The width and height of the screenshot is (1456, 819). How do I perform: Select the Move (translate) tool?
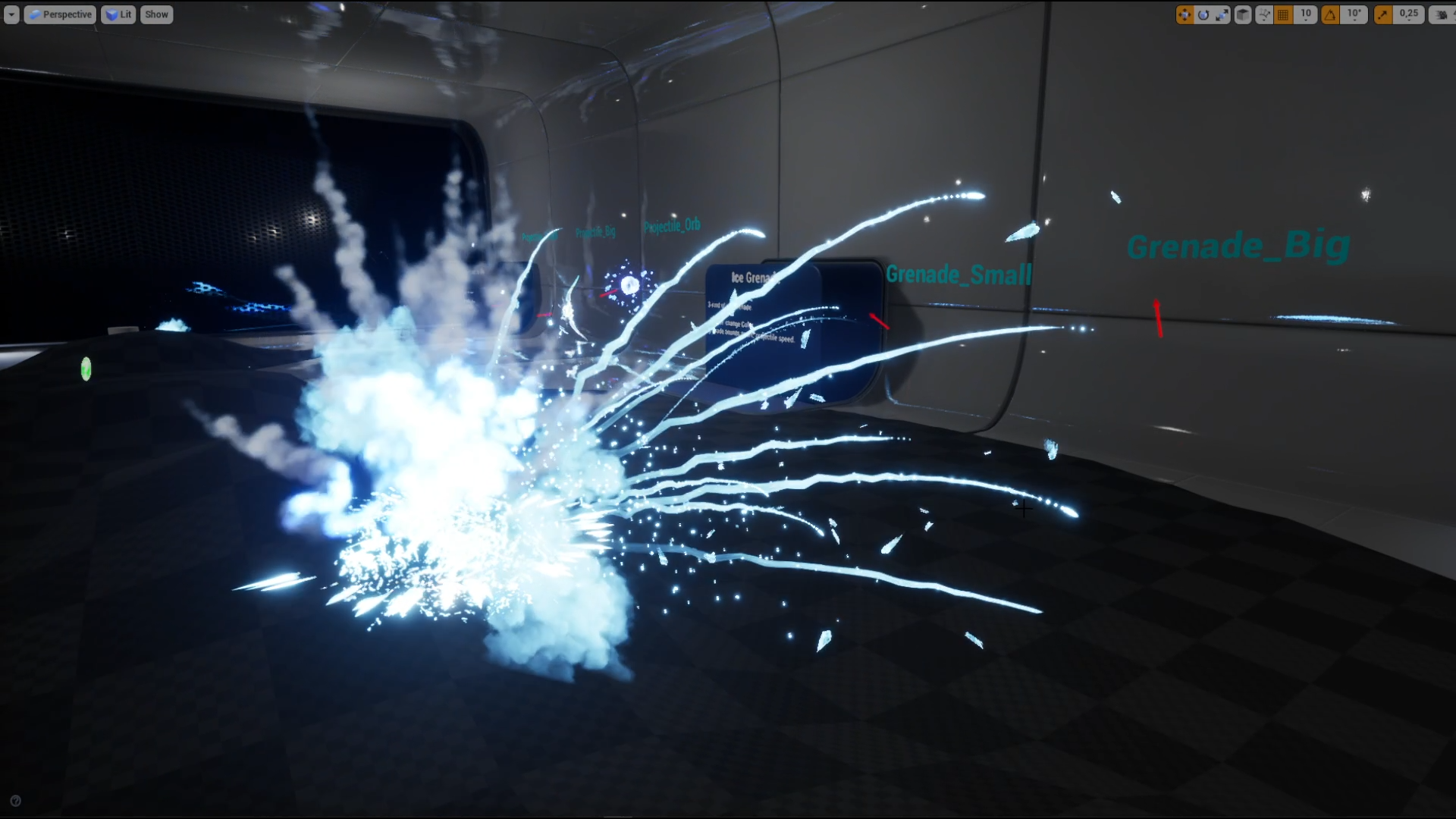[x=1185, y=14]
